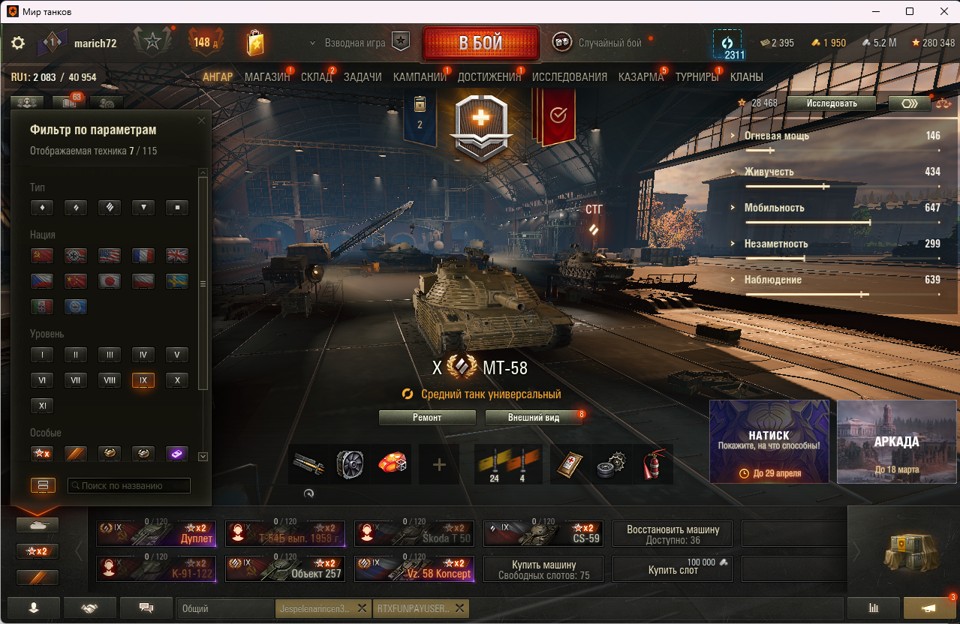Toggle the tier VIII filter button
This screenshot has width=960, height=624.
click(x=109, y=380)
